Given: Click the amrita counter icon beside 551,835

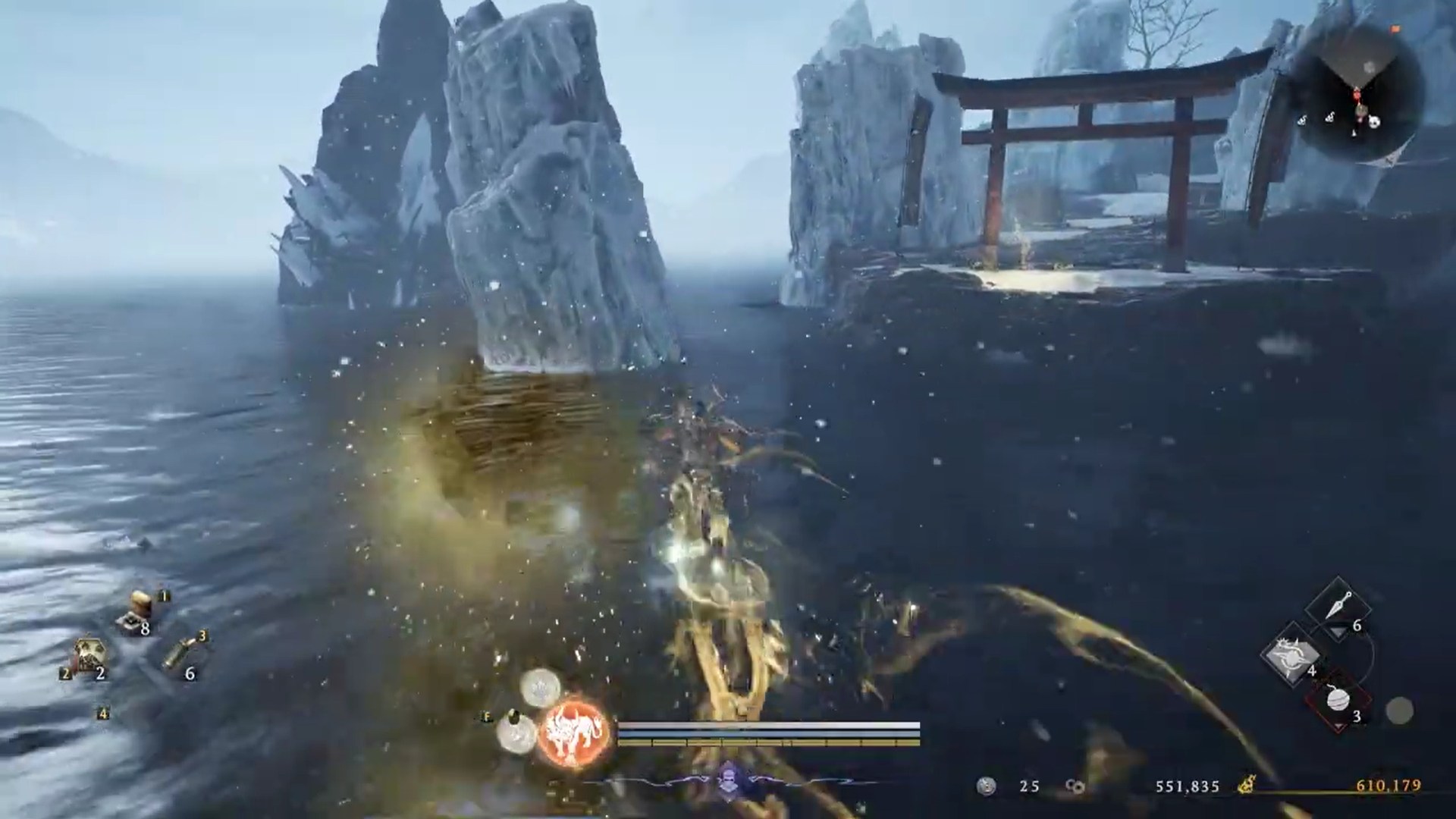Looking at the screenshot, I should coord(1075,786).
